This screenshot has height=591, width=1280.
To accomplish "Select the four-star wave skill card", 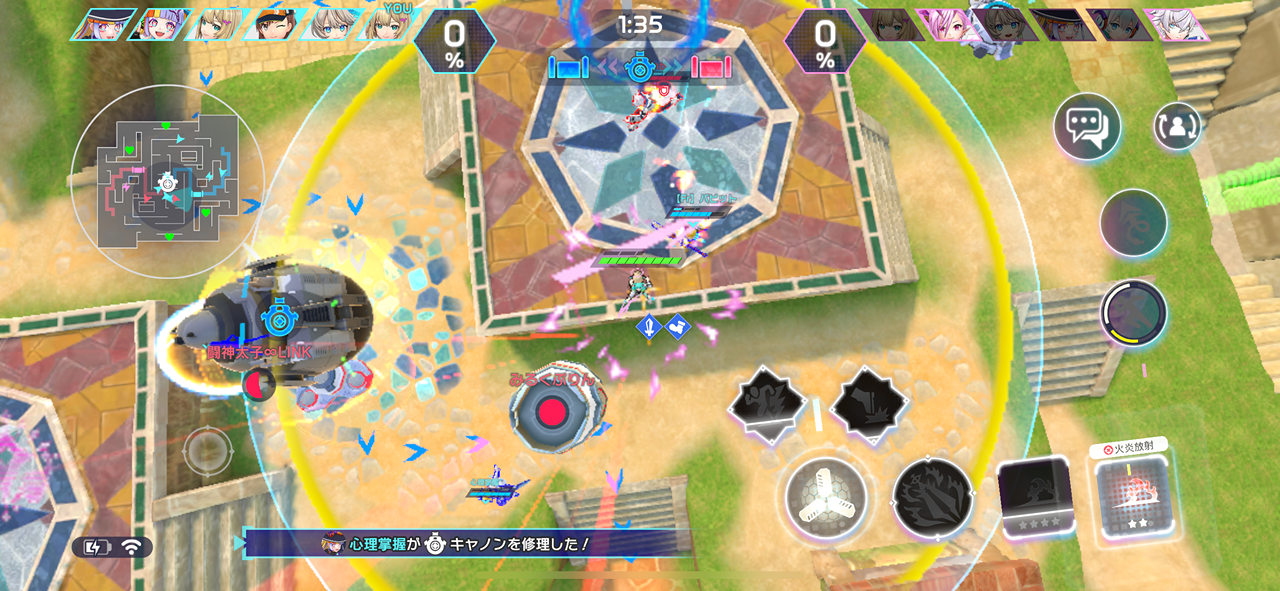I will click(x=1036, y=497).
